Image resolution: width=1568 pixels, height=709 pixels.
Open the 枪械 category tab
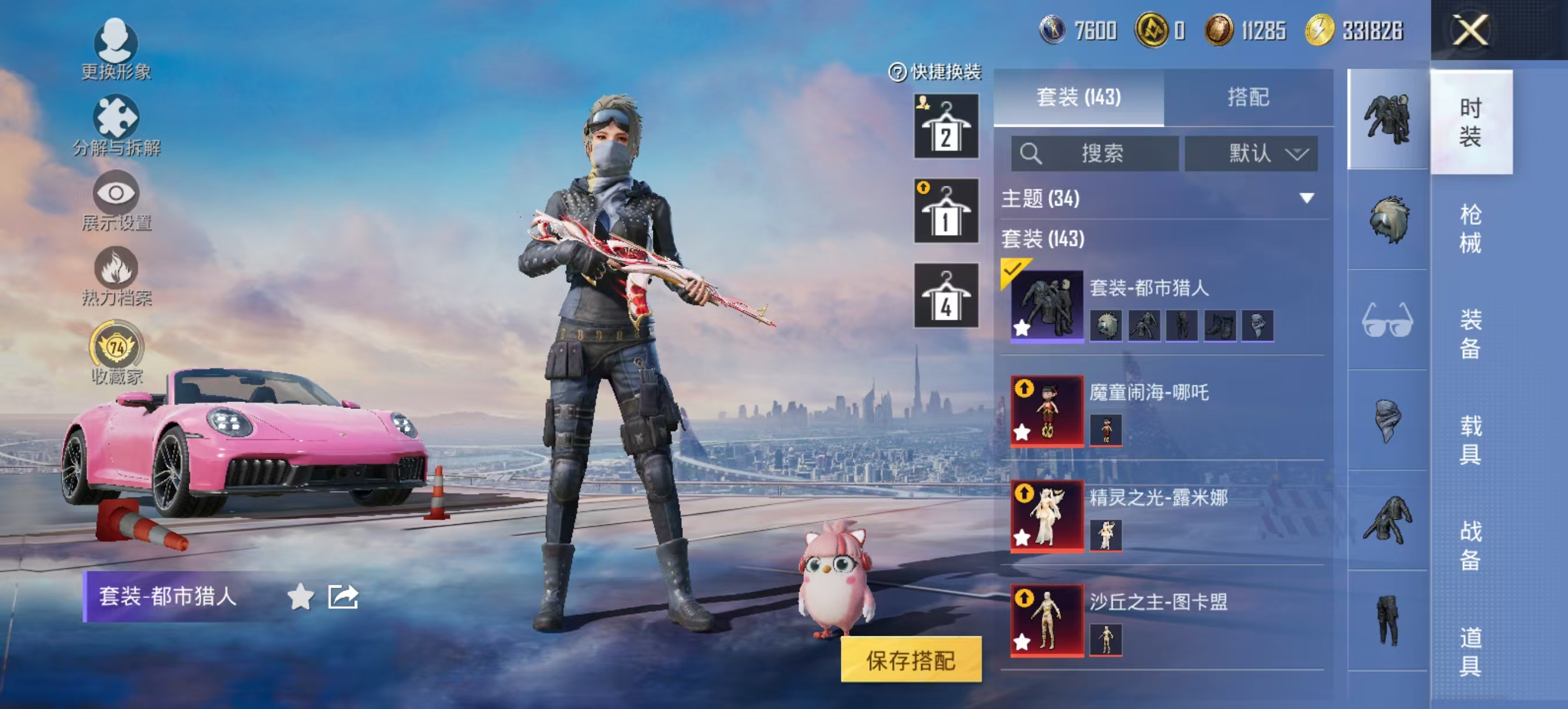click(x=1472, y=228)
